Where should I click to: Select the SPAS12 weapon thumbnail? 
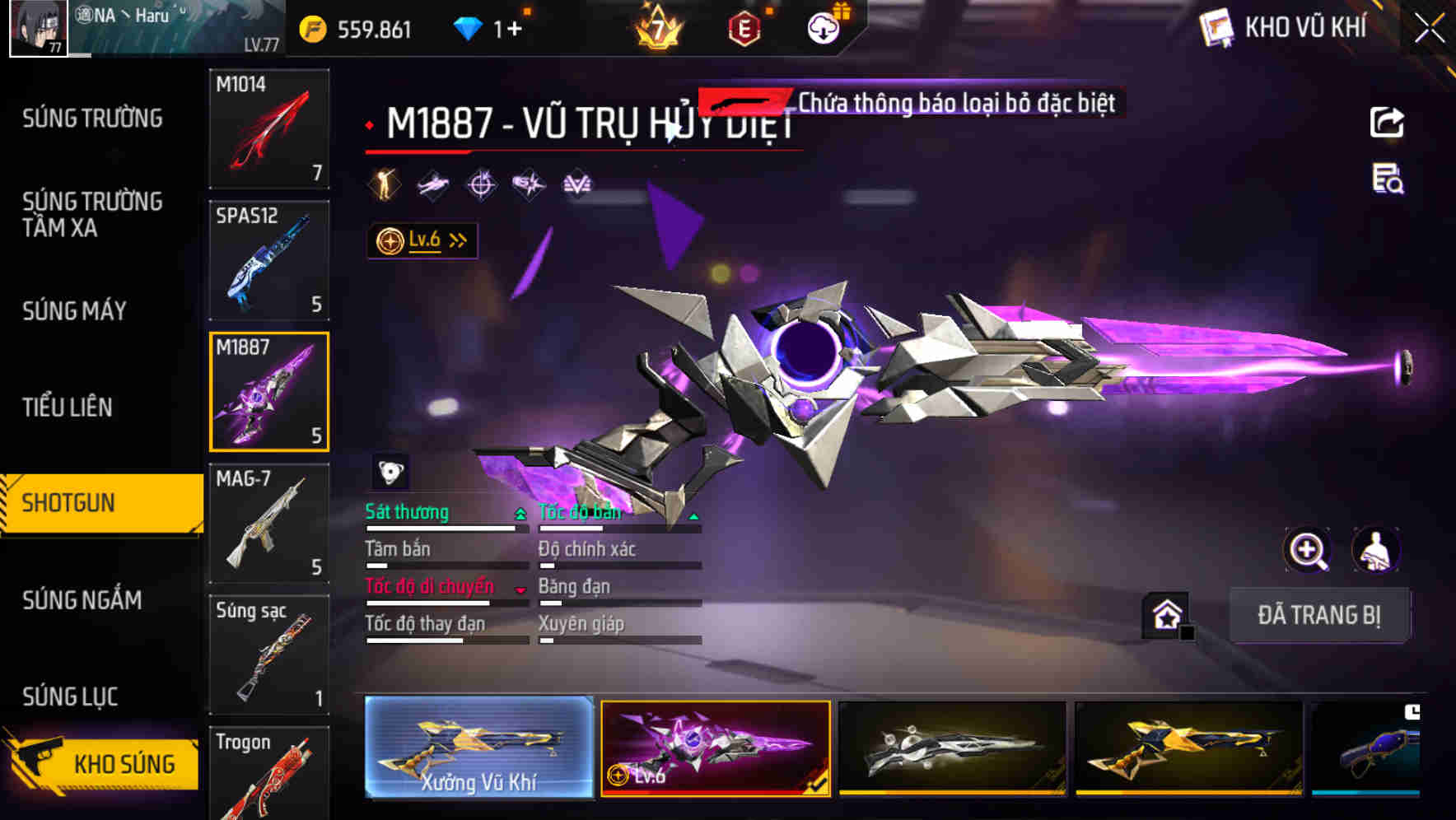pyautogui.click(x=268, y=259)
